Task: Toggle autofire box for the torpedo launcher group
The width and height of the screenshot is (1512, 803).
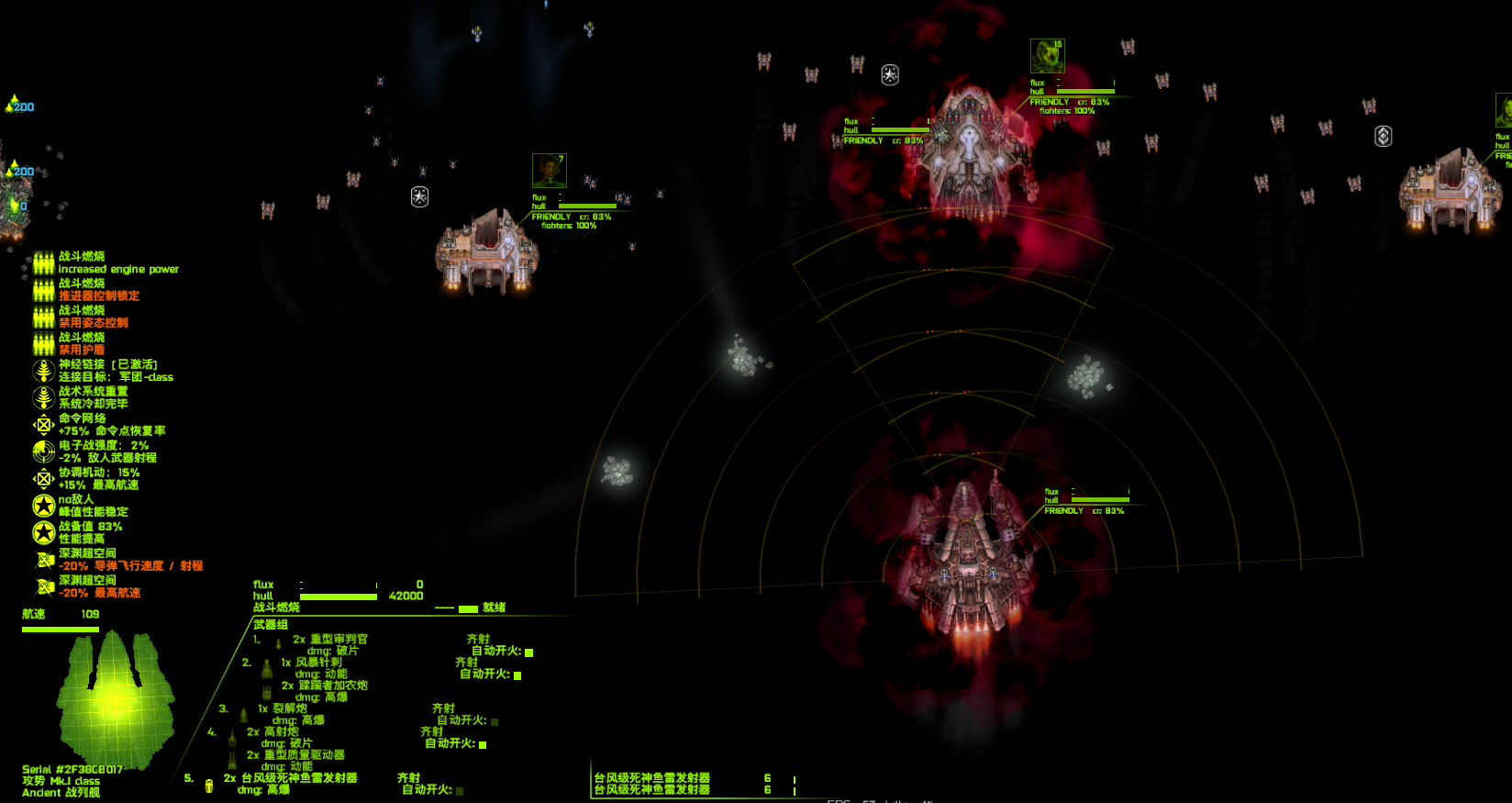Action: [460, 790]
